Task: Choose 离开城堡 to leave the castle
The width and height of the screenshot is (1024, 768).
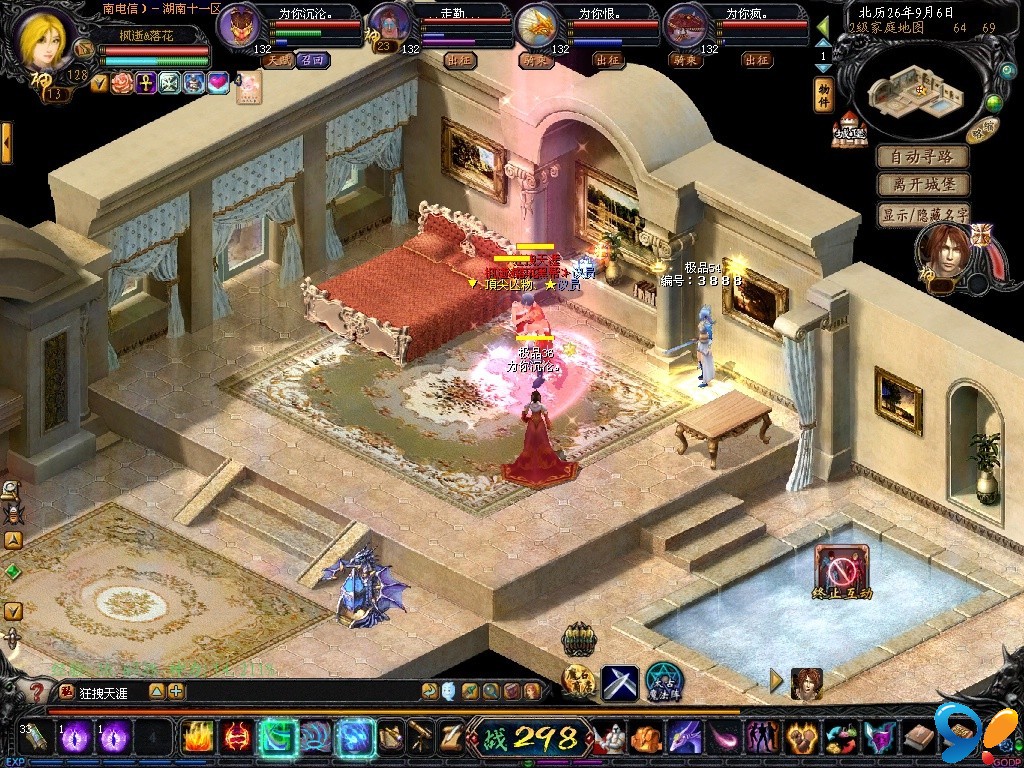Action: (923, 185)
